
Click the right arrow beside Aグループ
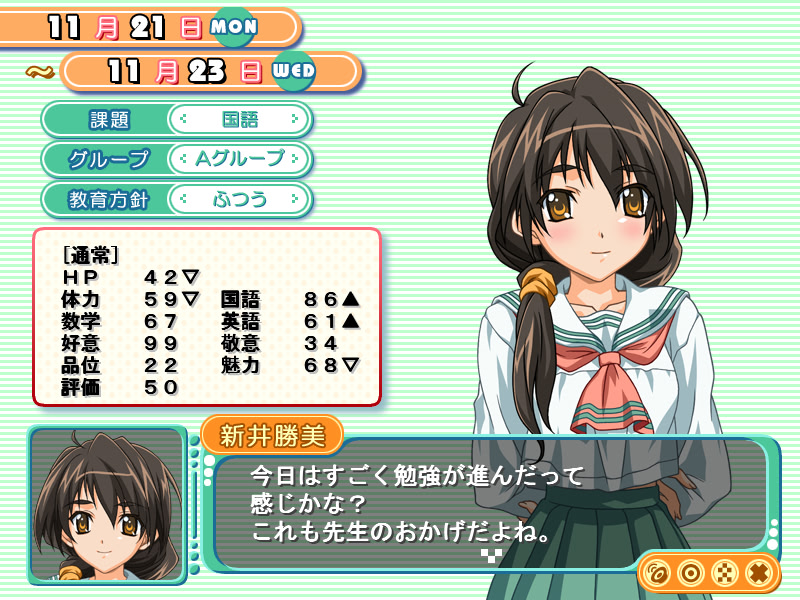[295, 159]
